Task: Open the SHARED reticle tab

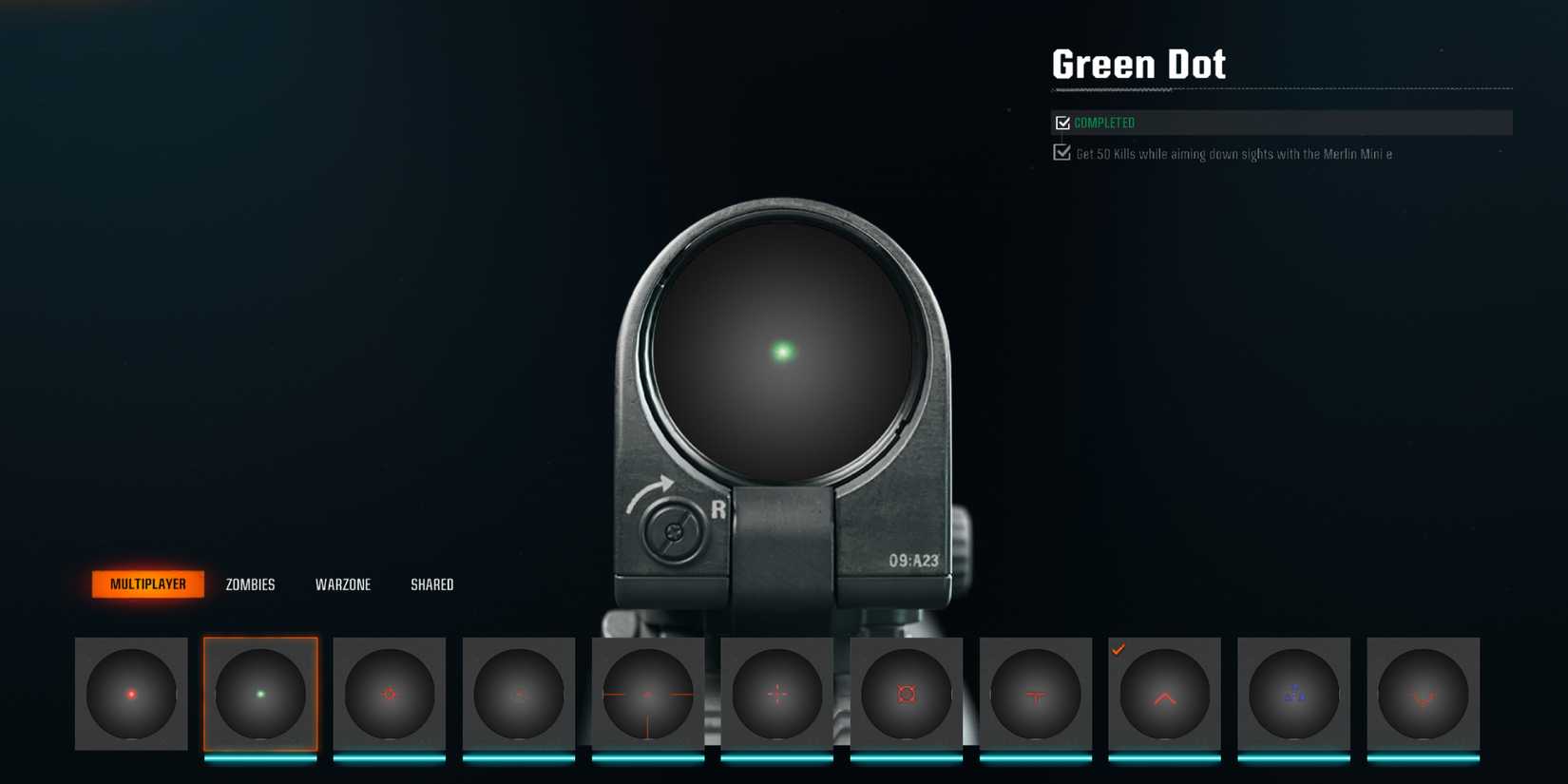Action: [x=432, y=584]
